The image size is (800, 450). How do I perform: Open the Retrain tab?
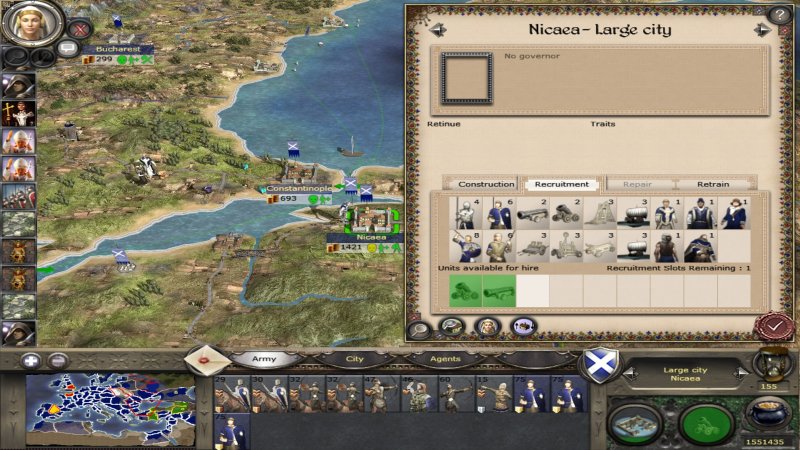pyautogui.click(x=713, y=184)
